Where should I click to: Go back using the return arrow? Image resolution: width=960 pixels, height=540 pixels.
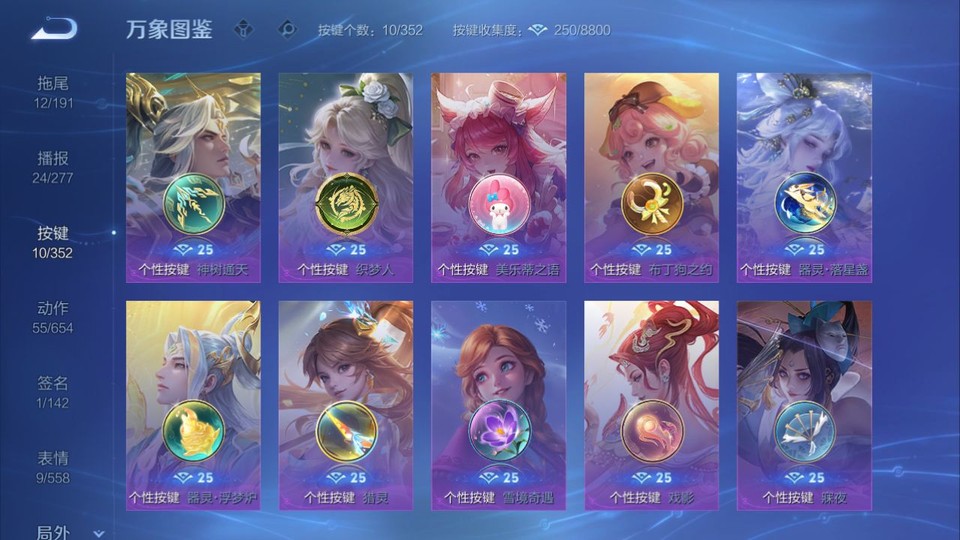click(54, 29)
